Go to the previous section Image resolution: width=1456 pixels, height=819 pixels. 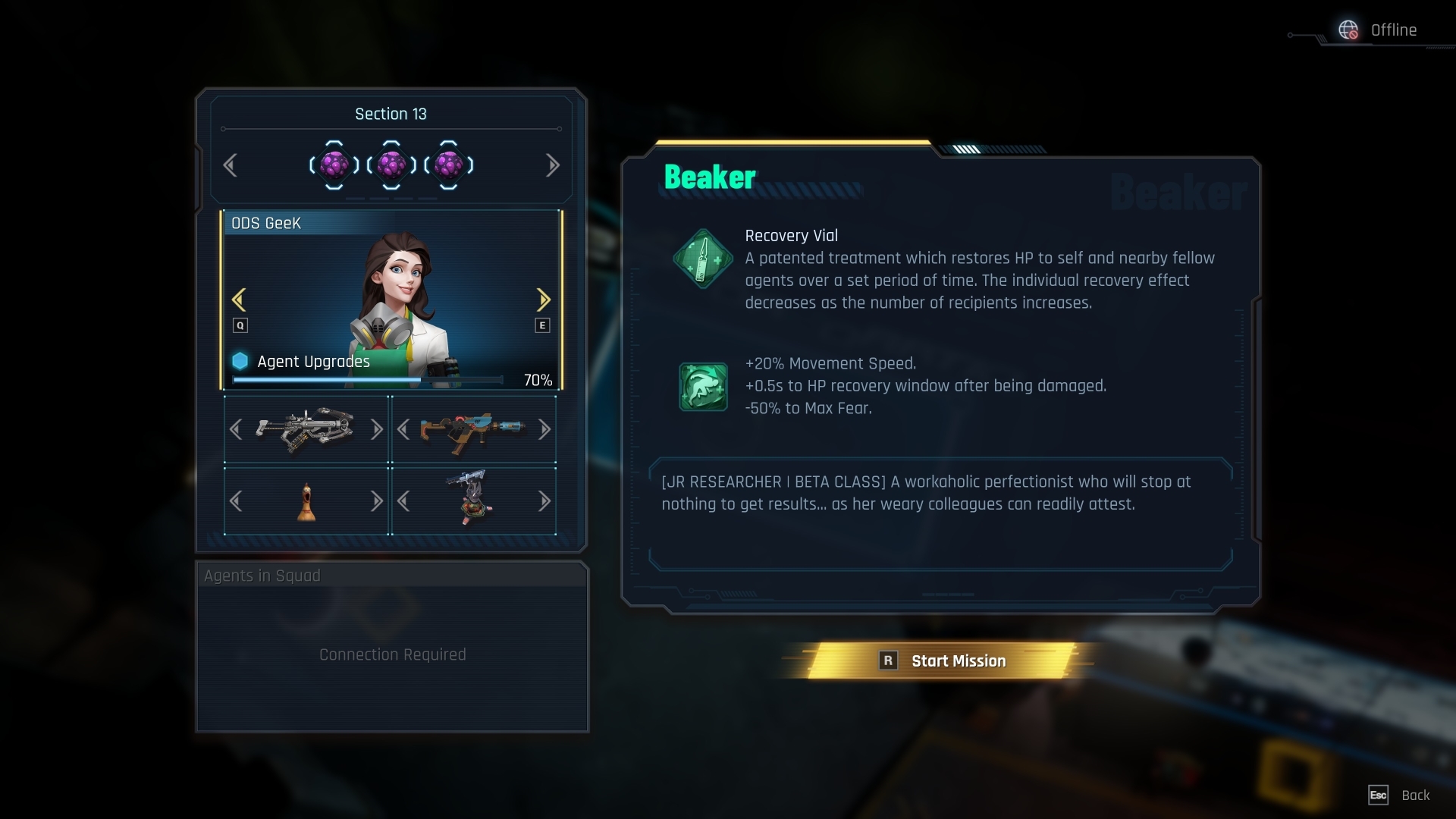tap(231, 165)
